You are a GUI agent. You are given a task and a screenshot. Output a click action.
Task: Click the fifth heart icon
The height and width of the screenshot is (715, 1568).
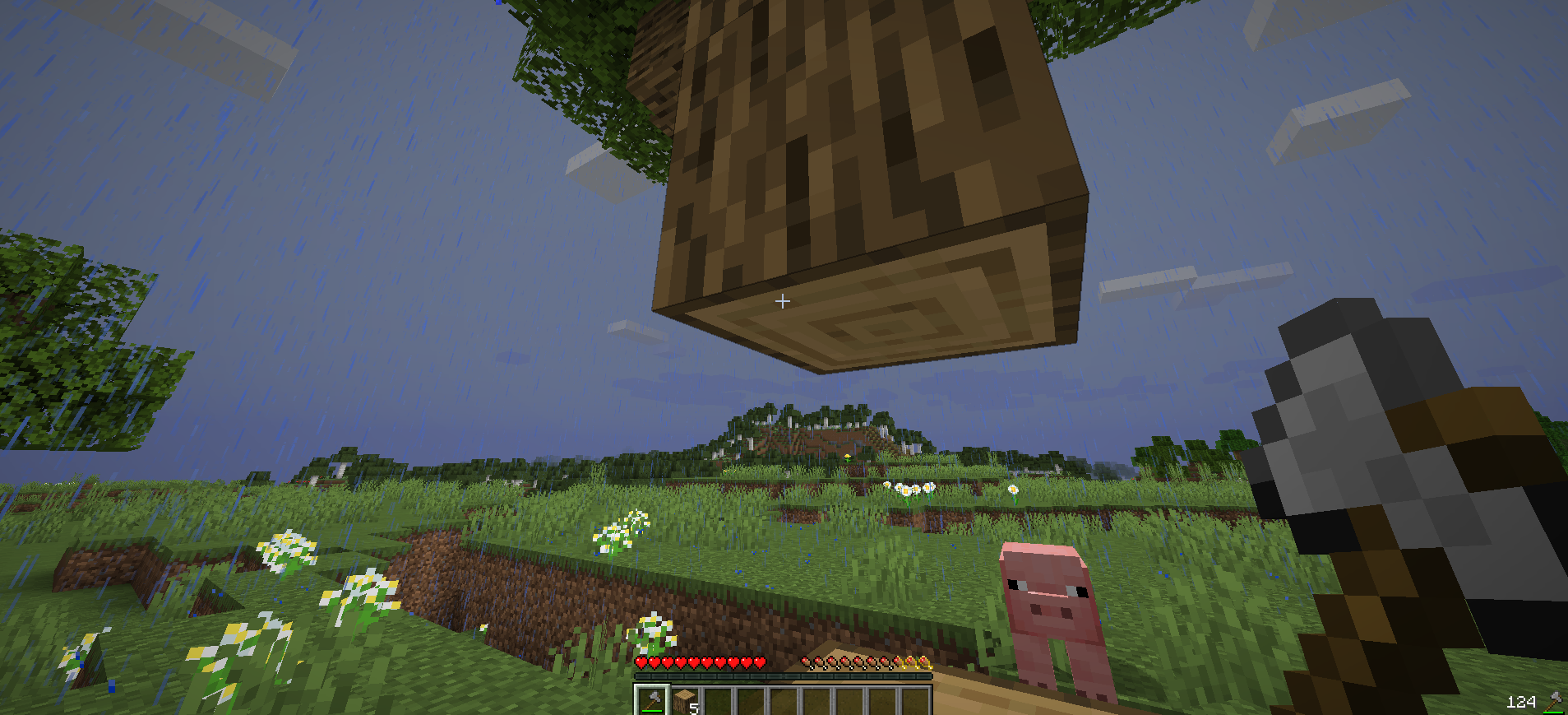694,663
